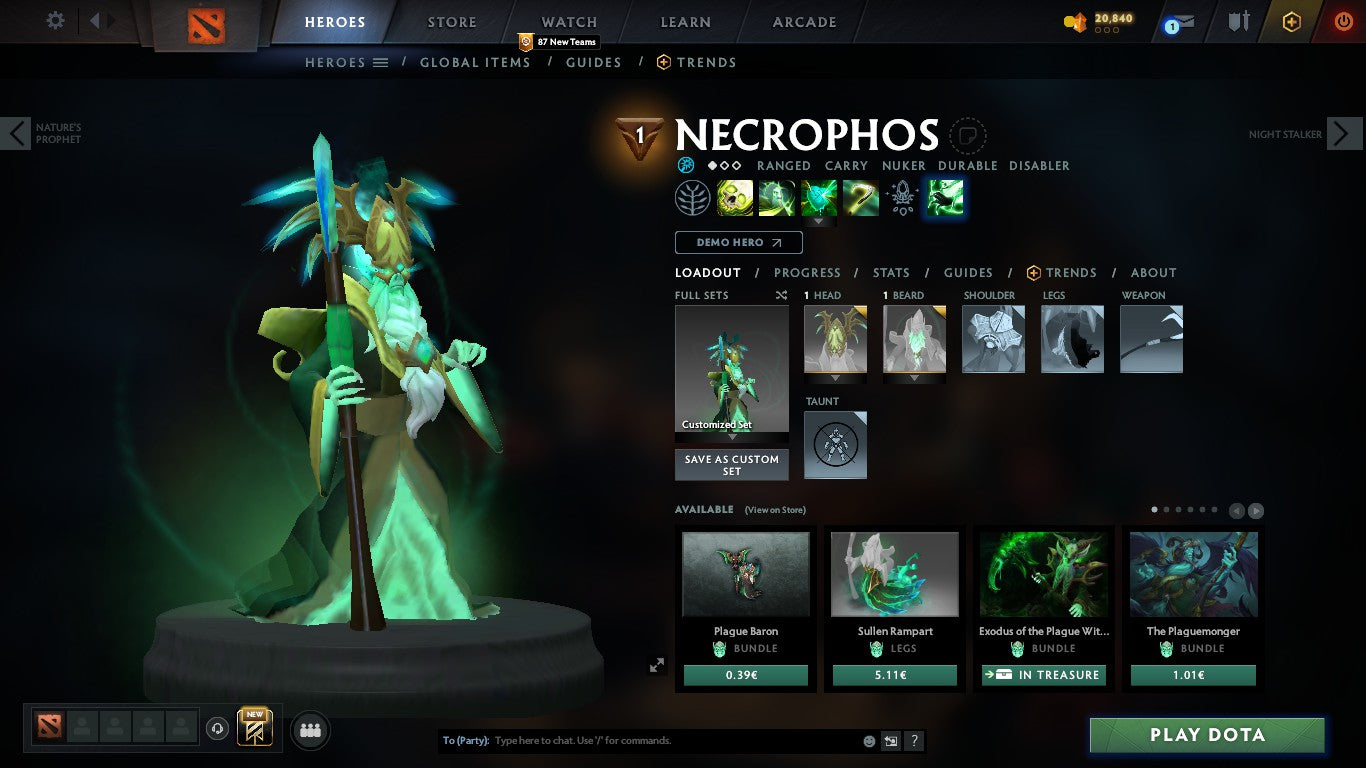Select the Sullen Rampart legs thumbnail
The image size is (1366, 768).
coord(893,573)
